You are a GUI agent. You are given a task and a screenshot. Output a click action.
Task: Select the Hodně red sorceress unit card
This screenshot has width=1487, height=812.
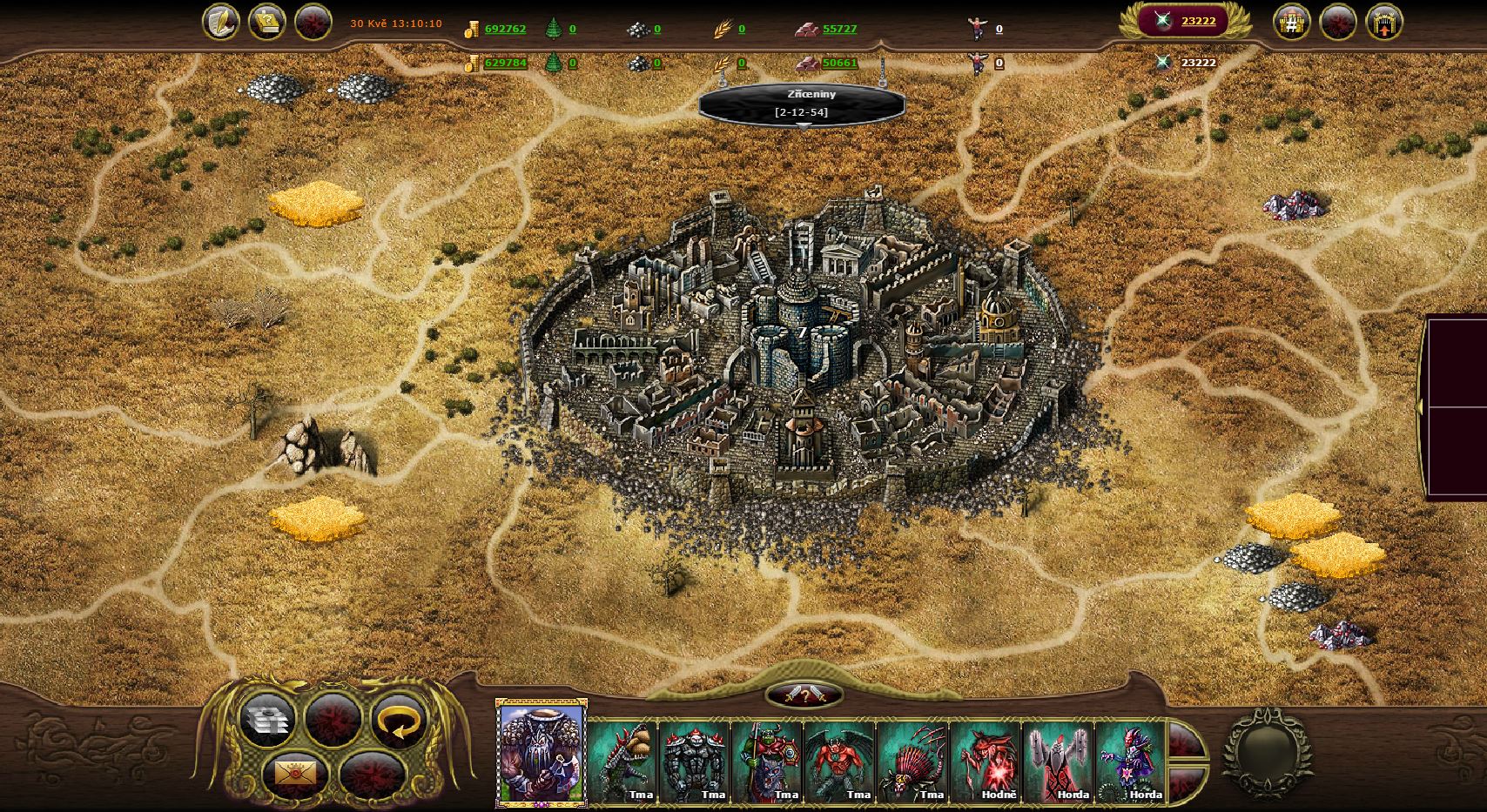coord(986,761)
